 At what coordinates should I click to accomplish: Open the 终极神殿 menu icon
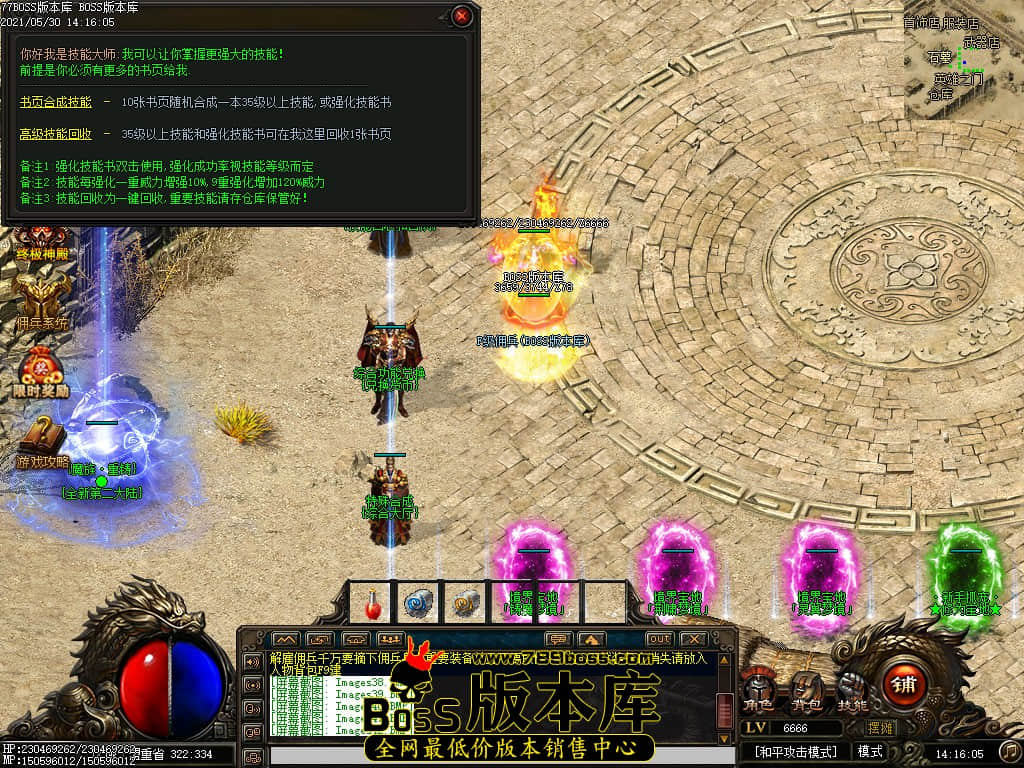click(x=42, y=241)
